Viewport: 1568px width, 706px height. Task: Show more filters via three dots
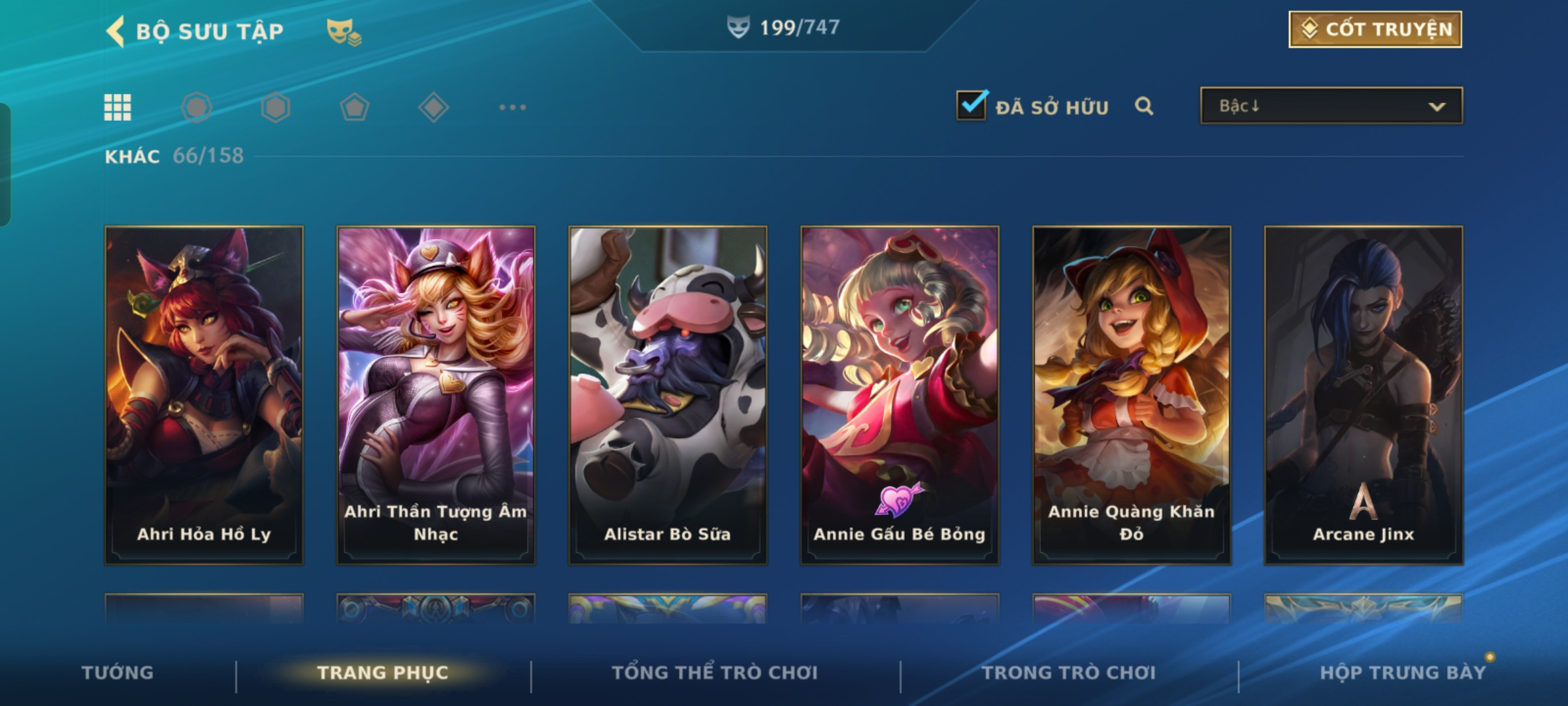coord(512,107)
